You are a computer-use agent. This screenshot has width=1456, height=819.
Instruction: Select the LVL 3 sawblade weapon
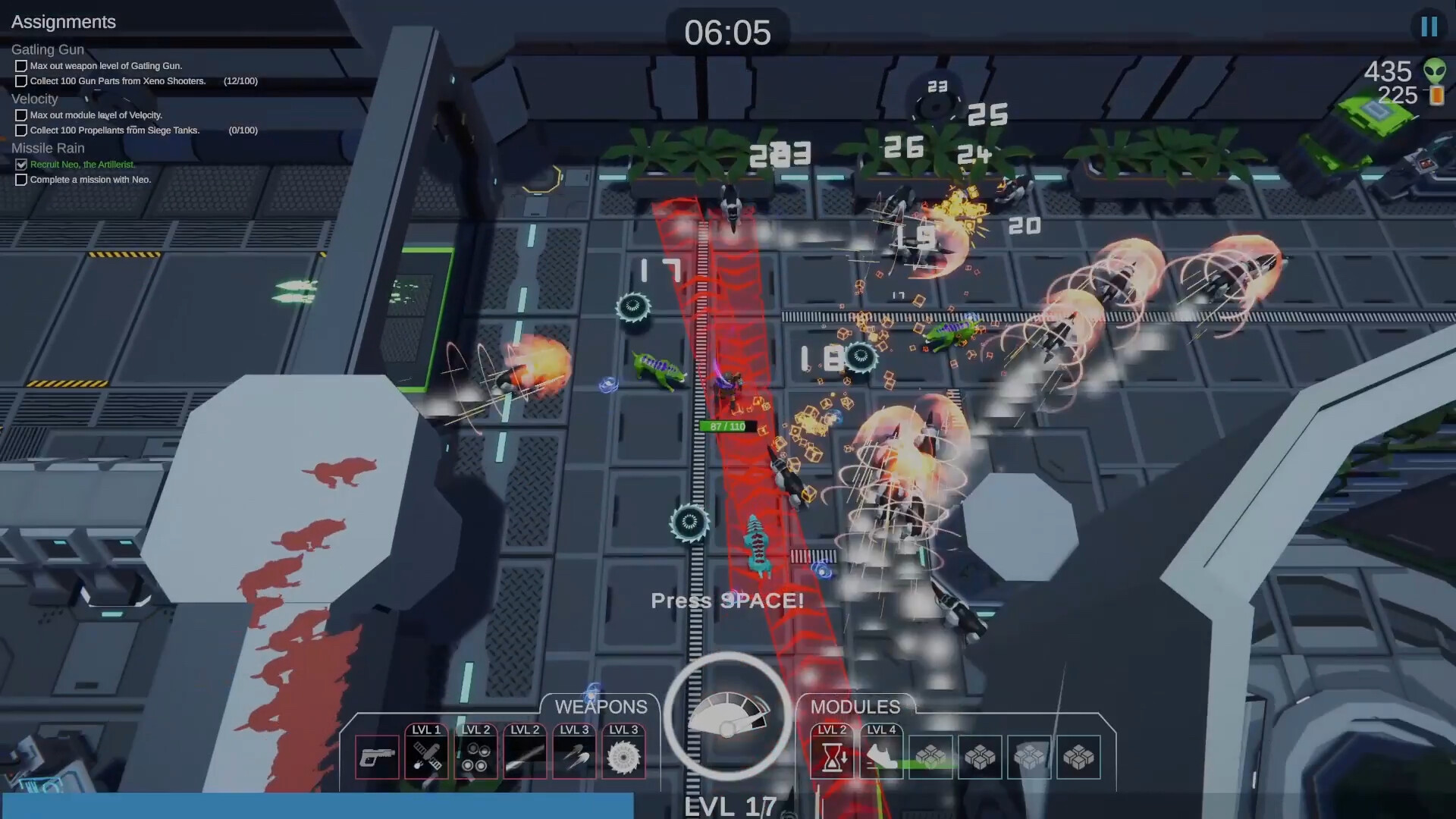(x=623, y=755)
